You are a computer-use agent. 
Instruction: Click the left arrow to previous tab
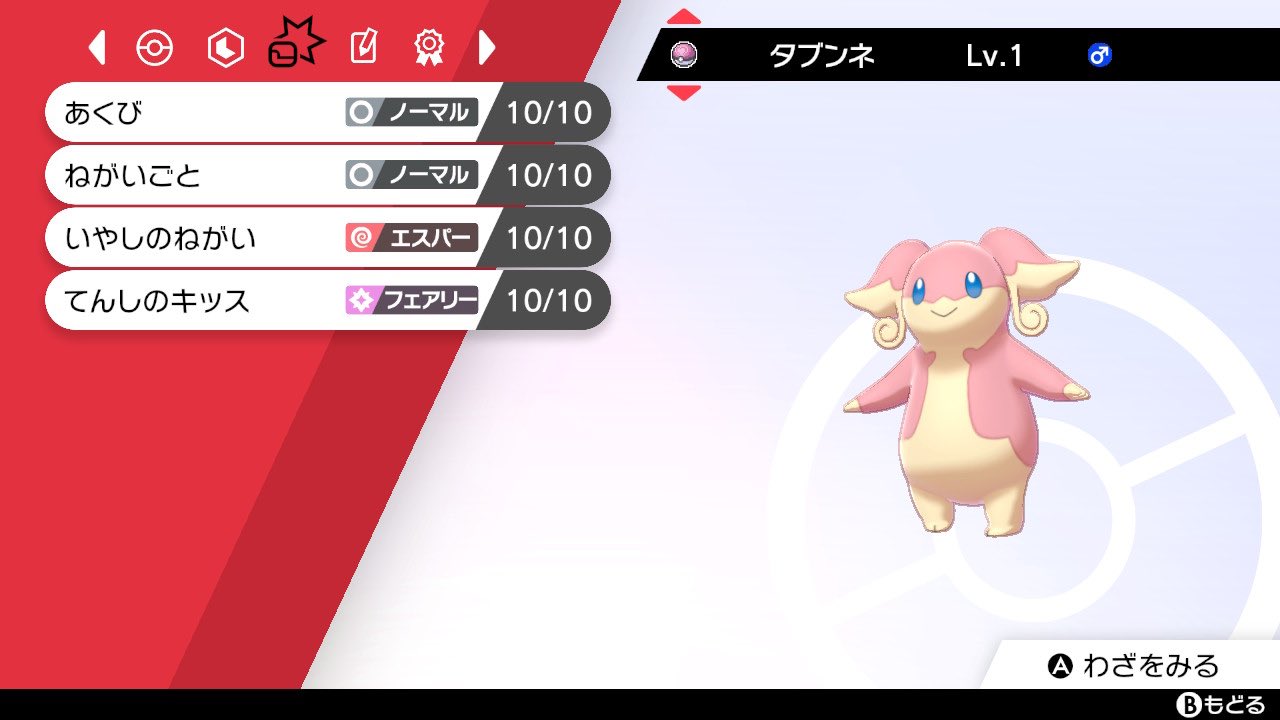(95, 45)
